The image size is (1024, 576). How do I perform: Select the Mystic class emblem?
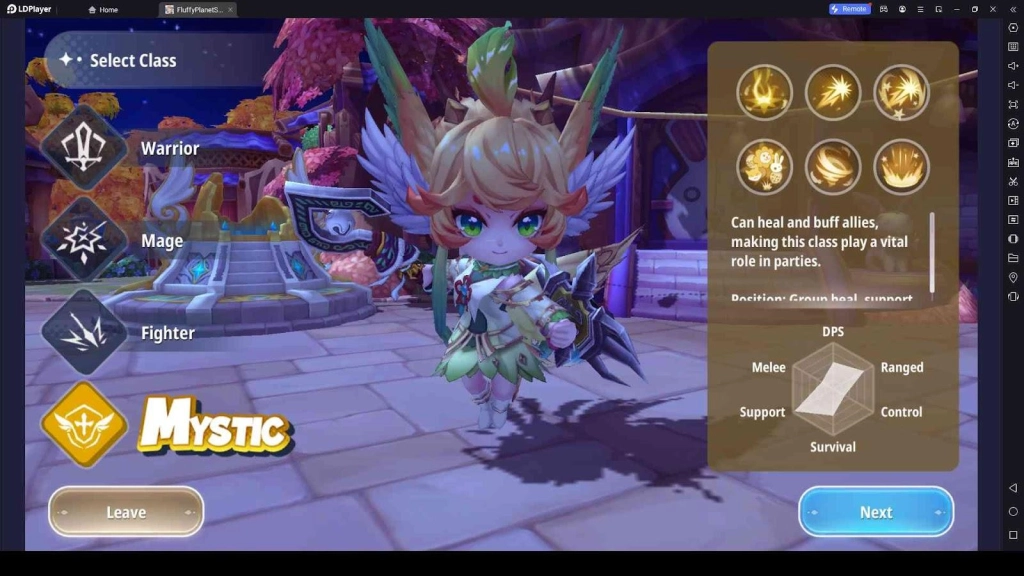click(84, 424)
